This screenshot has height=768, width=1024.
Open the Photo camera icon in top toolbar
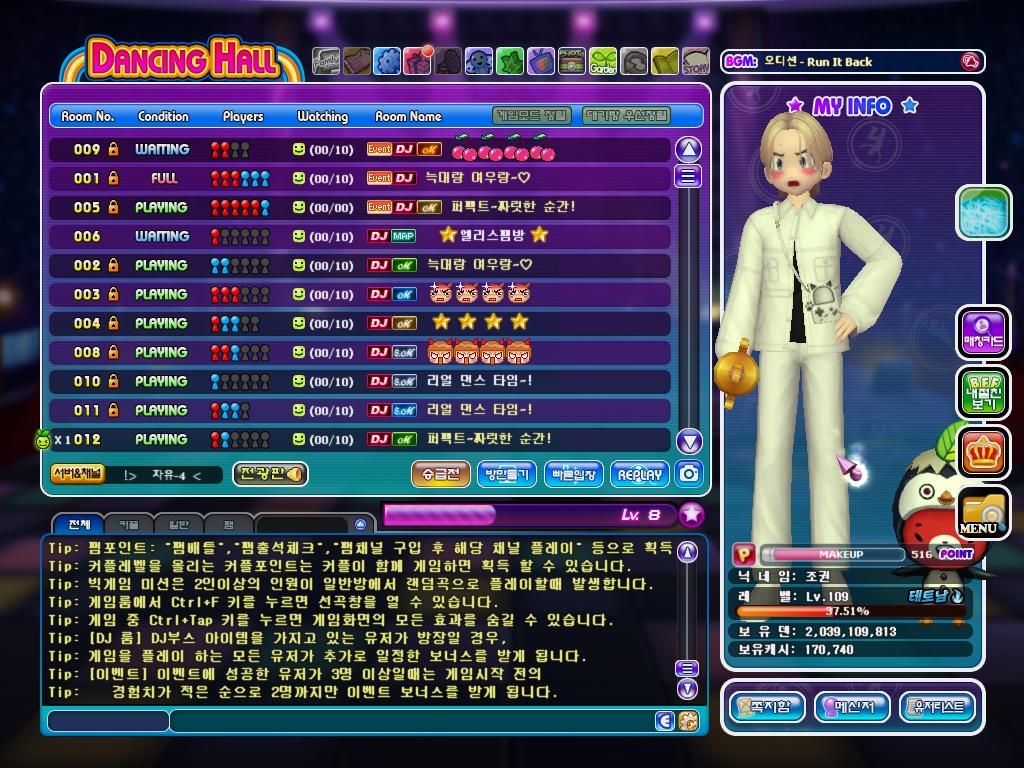[x=572, y=62]
